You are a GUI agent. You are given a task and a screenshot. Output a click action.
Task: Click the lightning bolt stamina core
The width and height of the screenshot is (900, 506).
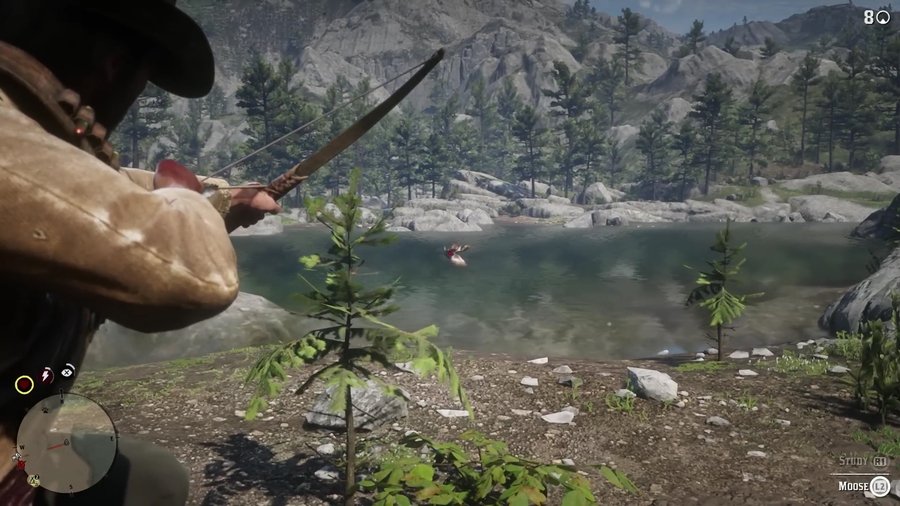tap(46, 376)
